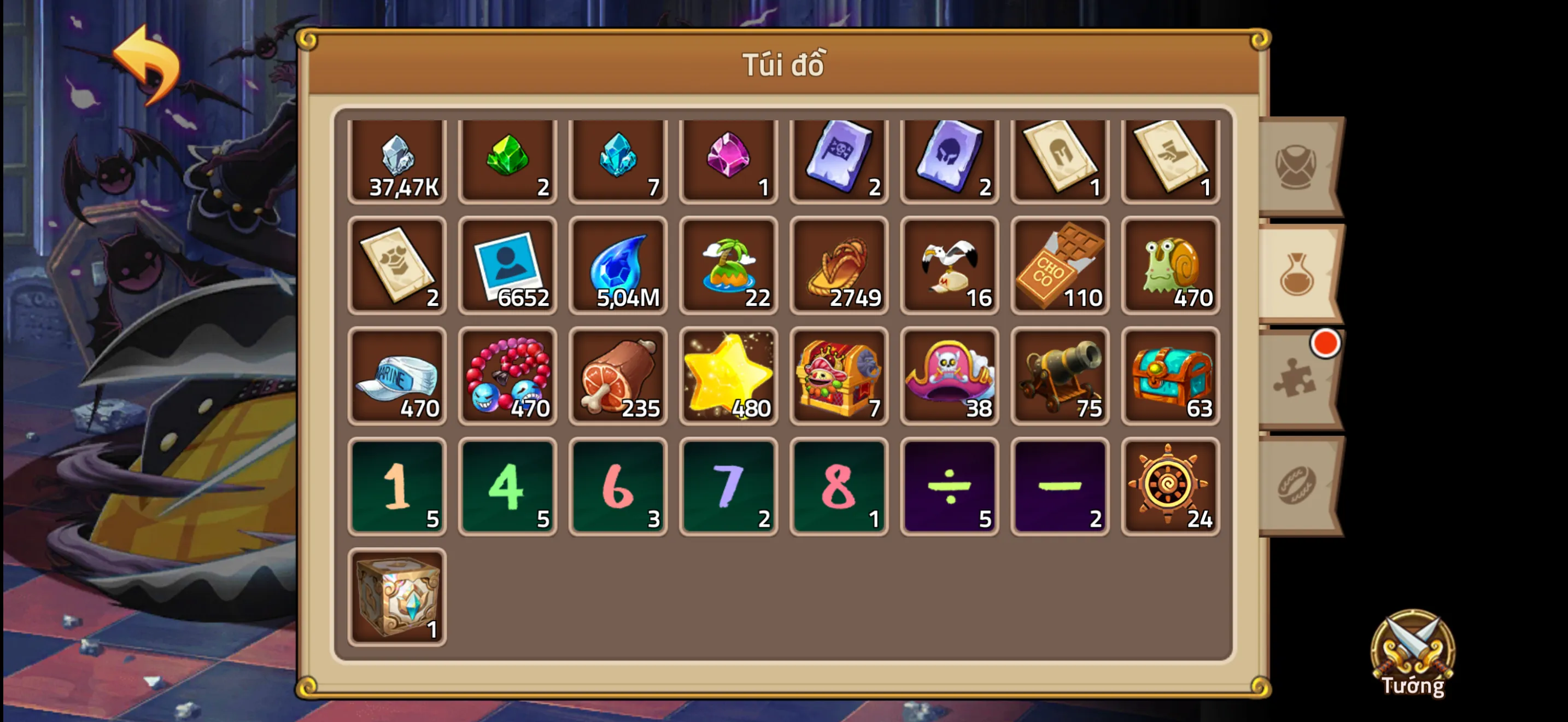Open the cannon item showing 75
The height and width of the screenshot is (722, 1568).
pos(1060,376)
